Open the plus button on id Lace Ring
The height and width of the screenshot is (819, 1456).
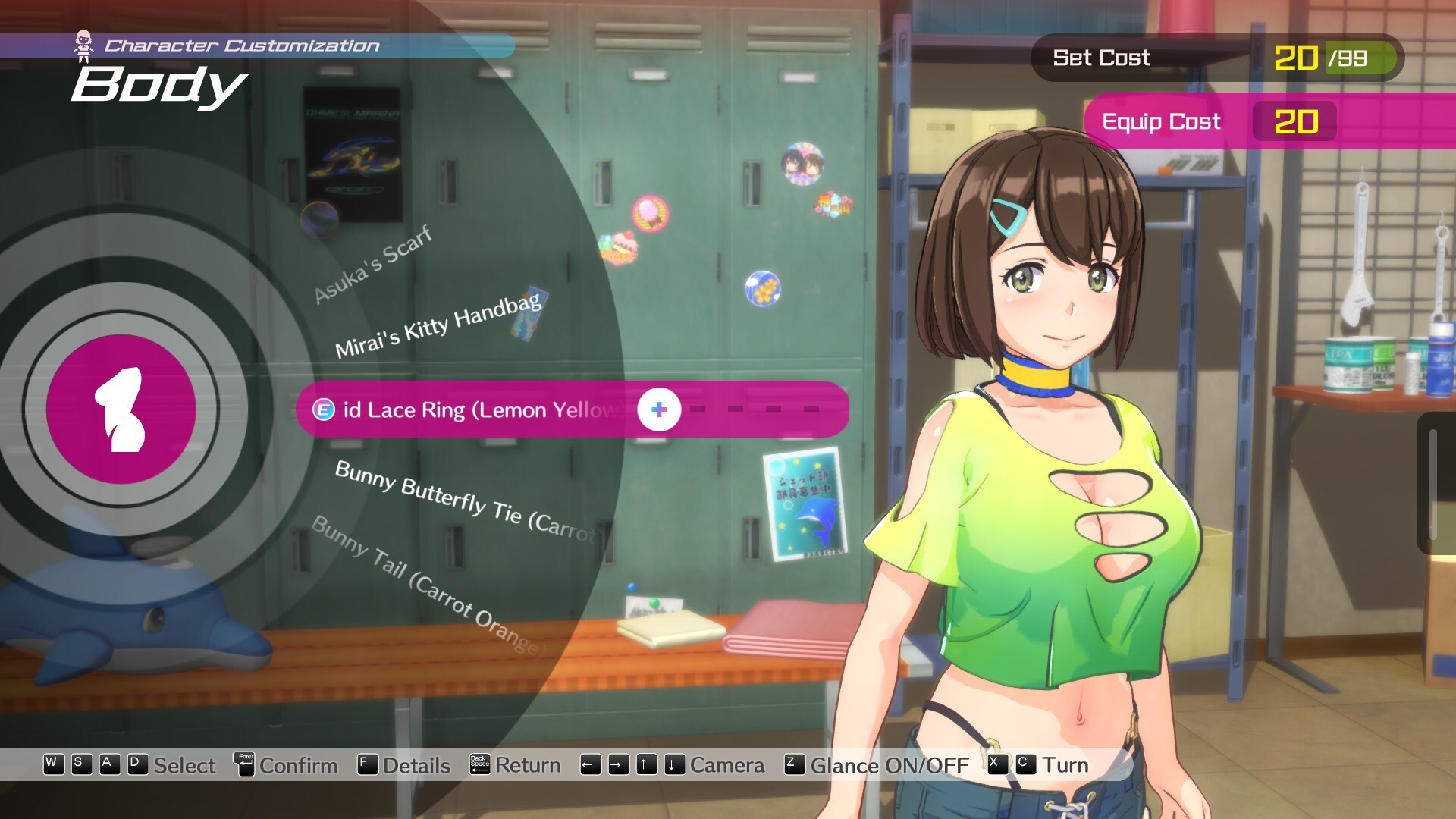(658, 409)
